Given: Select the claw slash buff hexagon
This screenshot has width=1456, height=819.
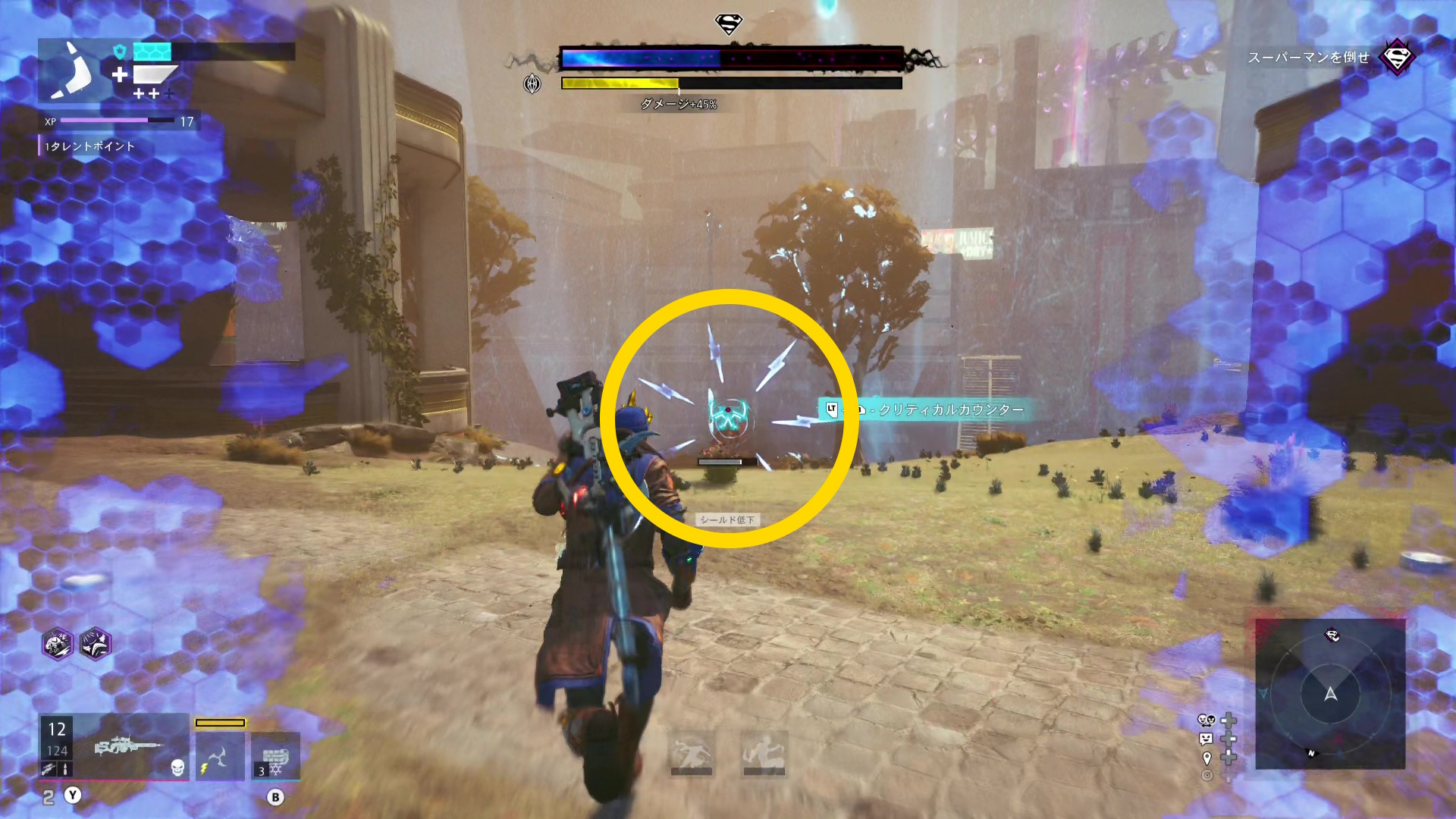Looking at the screenshot, I should tap(96, 645).
